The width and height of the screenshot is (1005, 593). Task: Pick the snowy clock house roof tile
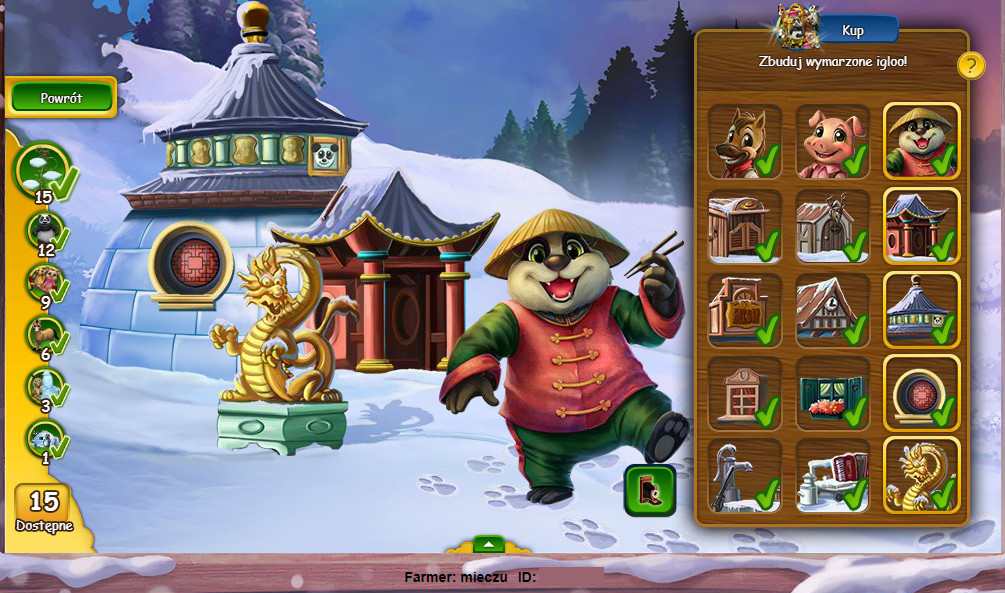click(832, 309)
